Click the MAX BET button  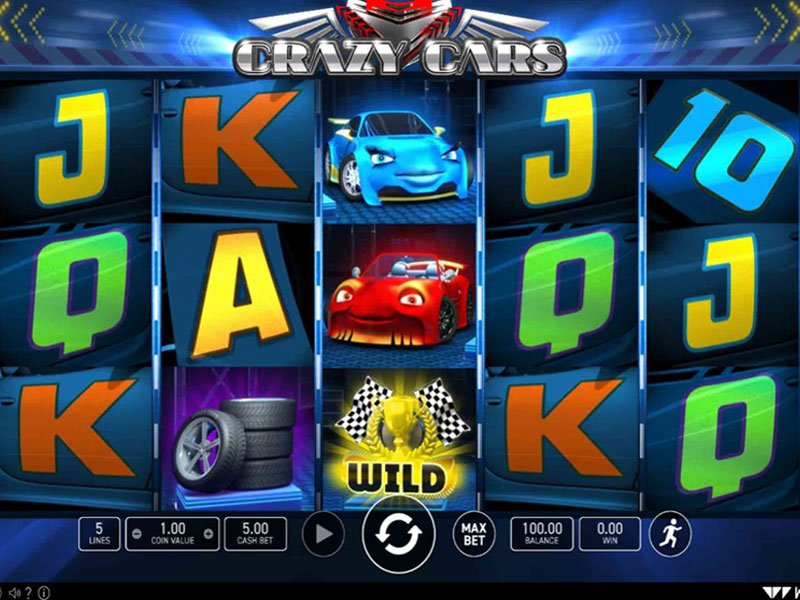pos(474,534)
